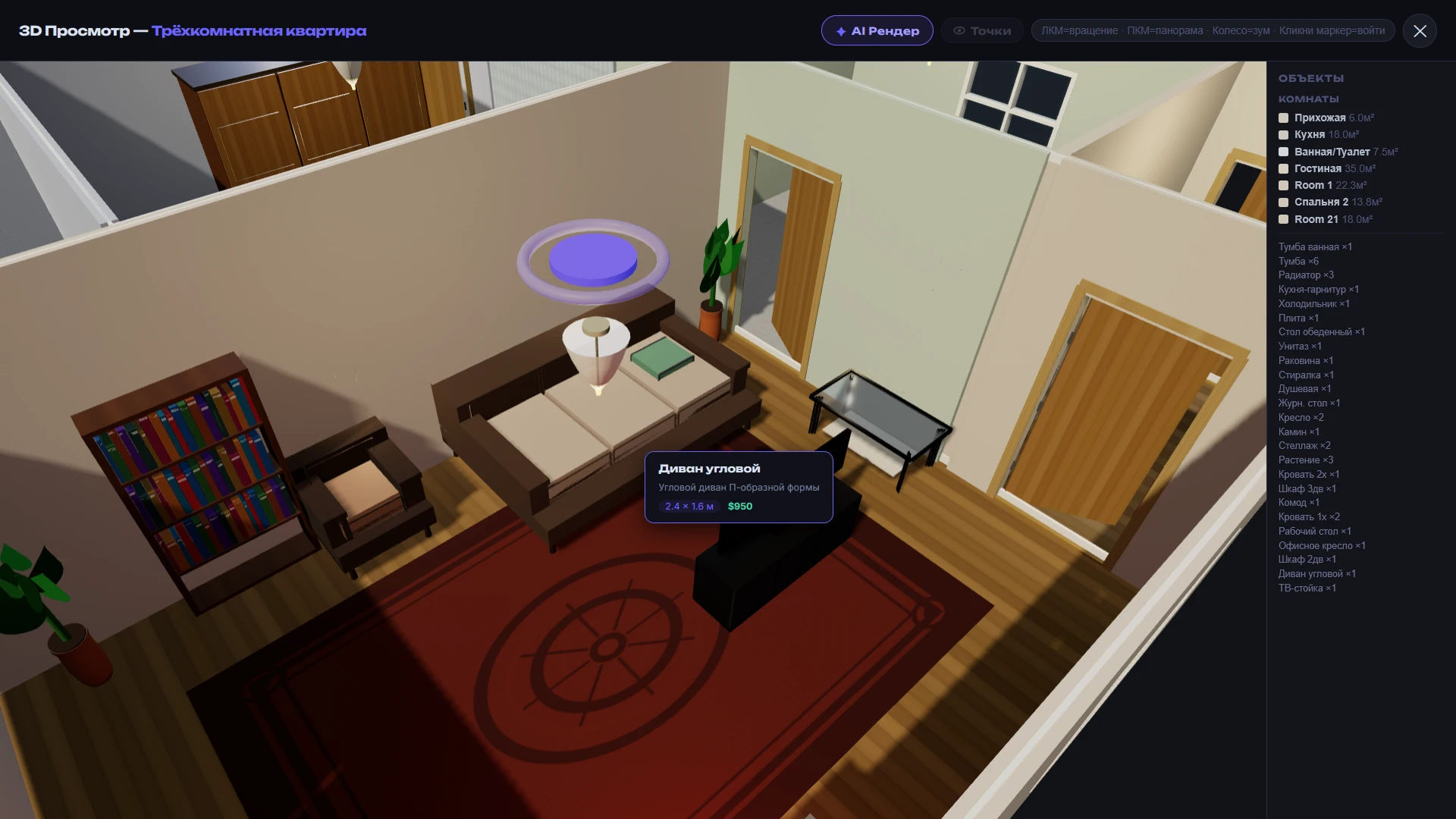Click the eye icon on the Точки button
This screenshot has height=819, width=1456.
pyautogui.click(x=958, y=30)
